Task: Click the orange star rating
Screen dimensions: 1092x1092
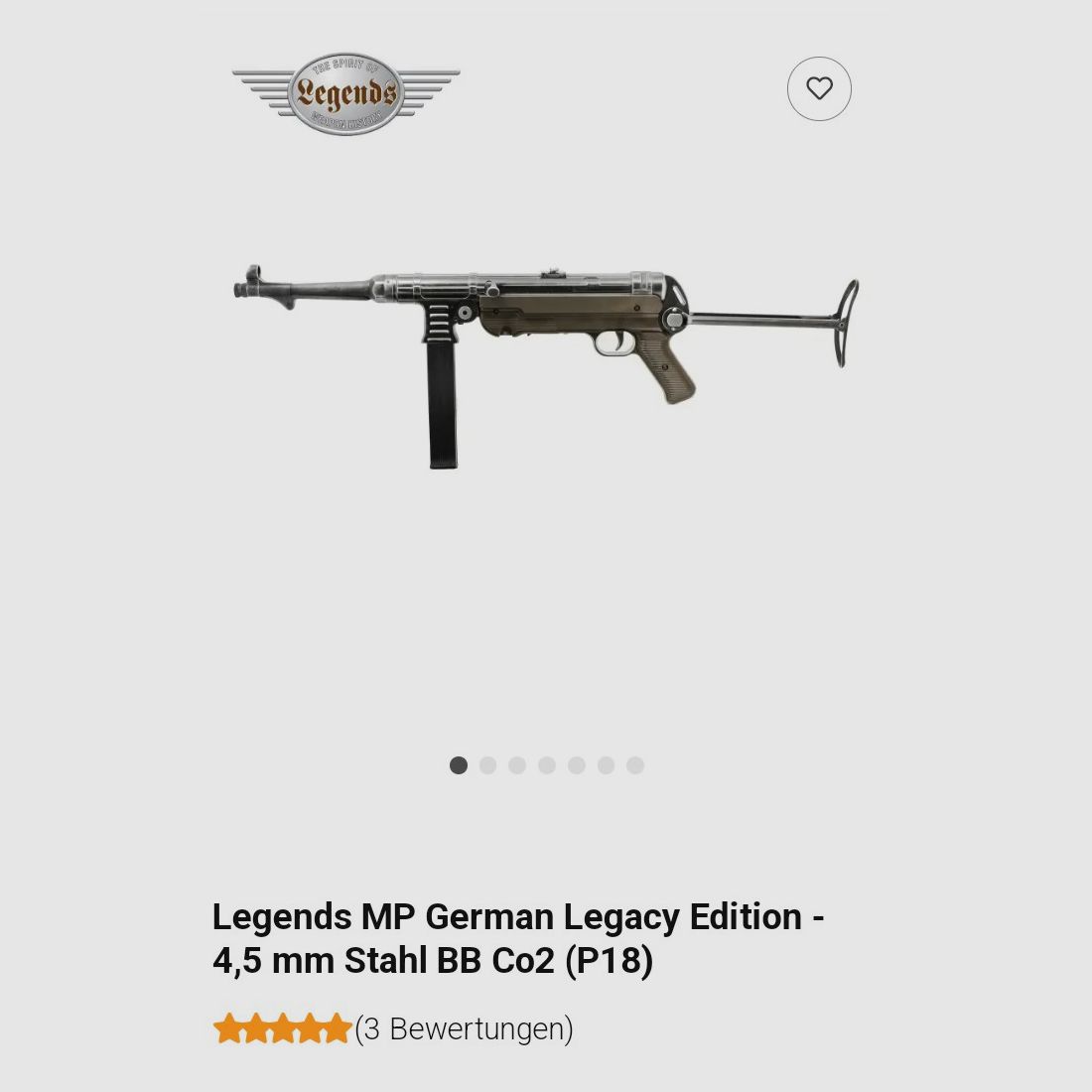Action: point(282,1029)
